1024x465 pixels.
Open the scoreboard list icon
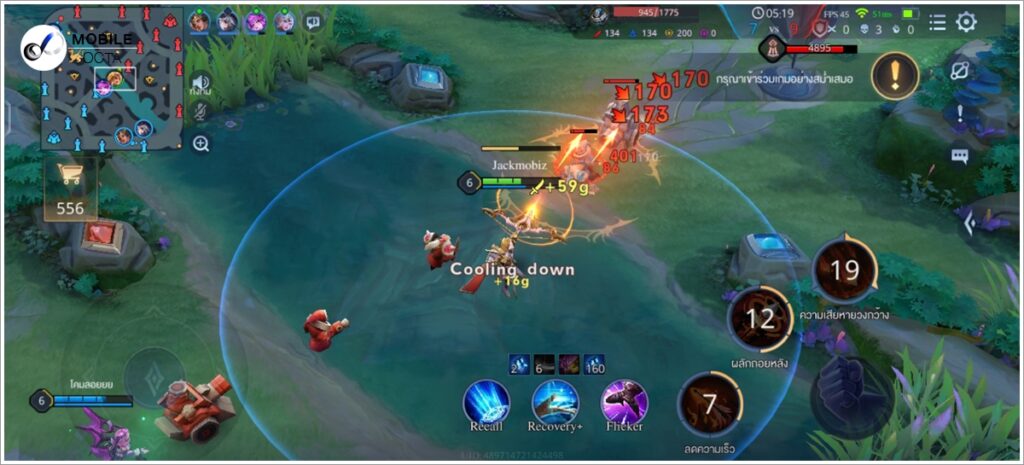coord(937,22)
